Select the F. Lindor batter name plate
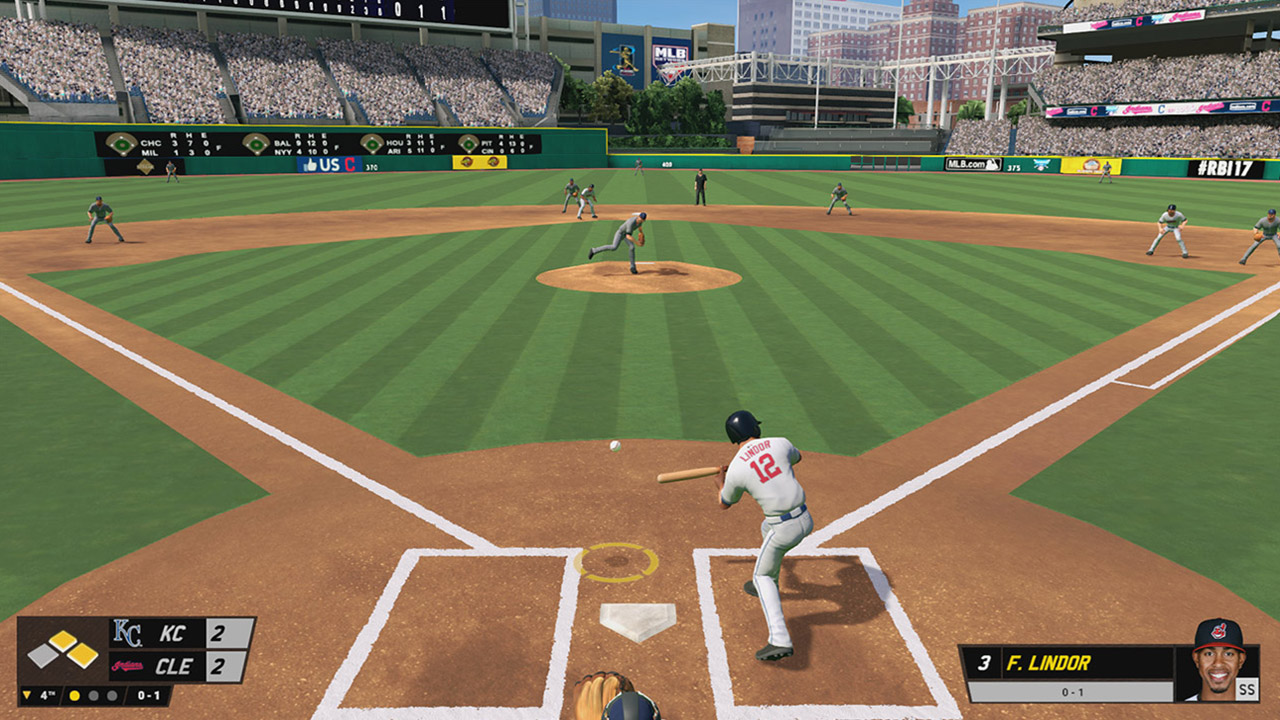Screen dimensions: 1280x720 [1070, 662]
